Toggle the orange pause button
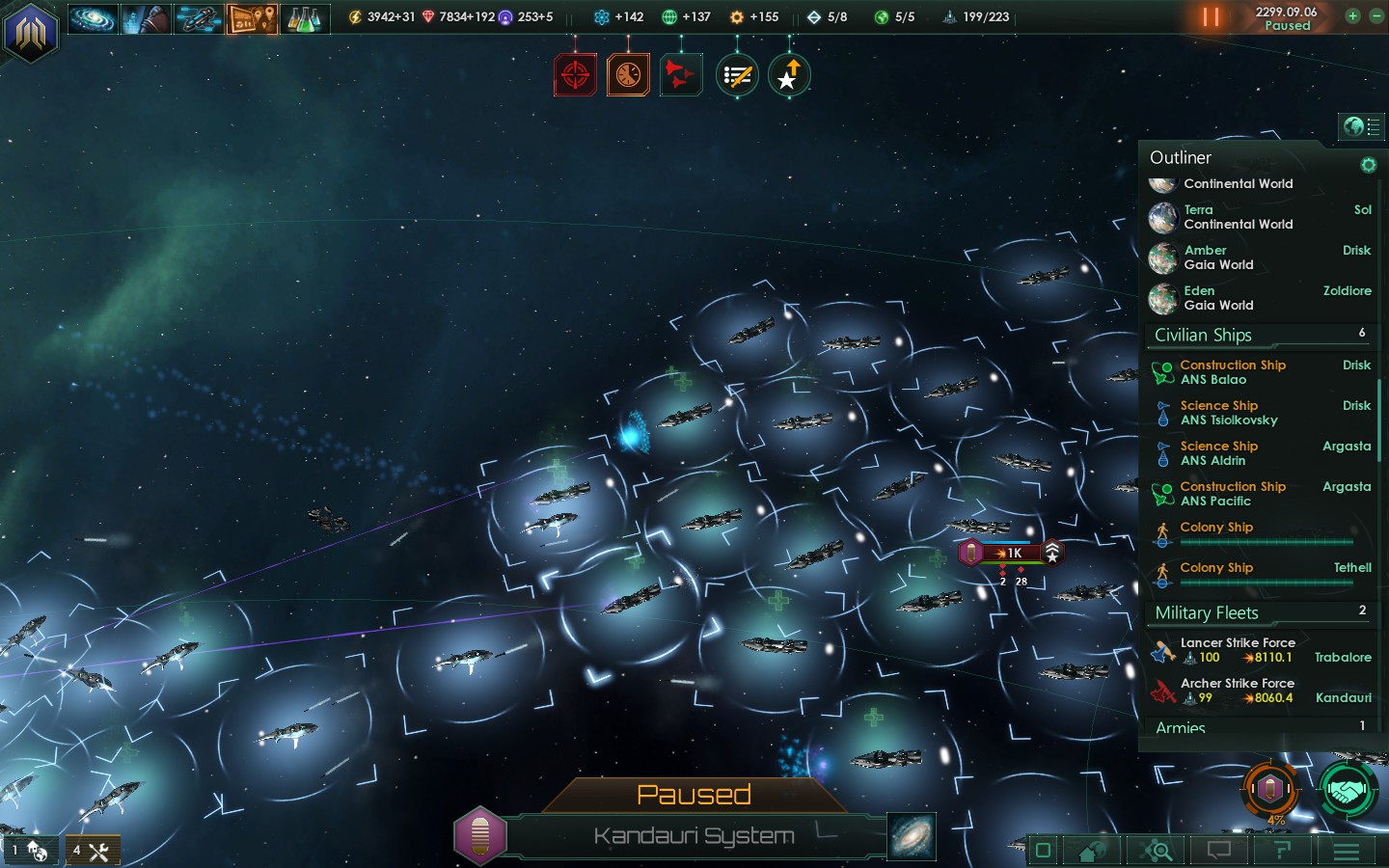Screen dimensions: 1389x868 coord(1211,17)
